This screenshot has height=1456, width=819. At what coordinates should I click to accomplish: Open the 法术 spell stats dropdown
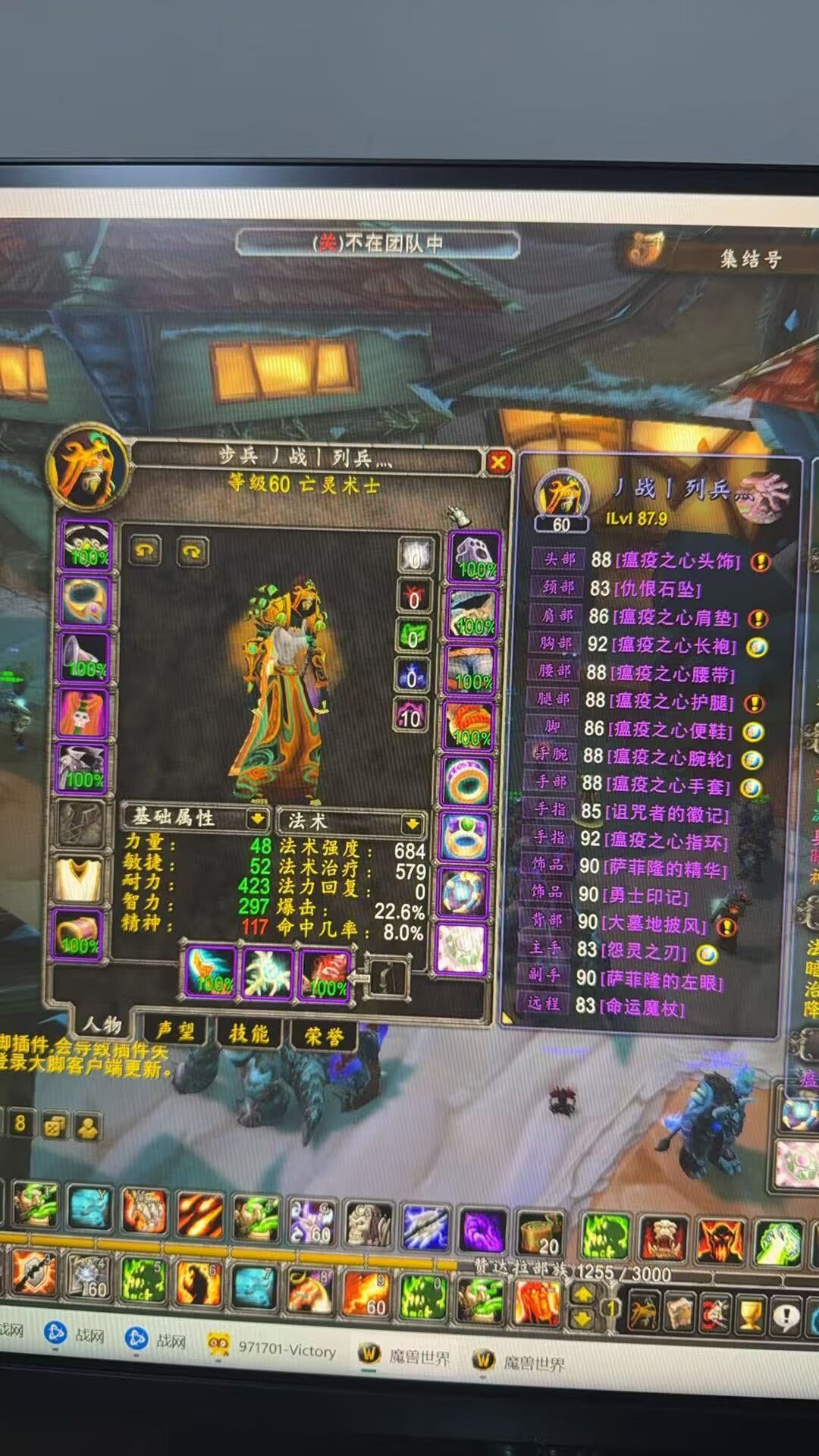coord(413,823)
